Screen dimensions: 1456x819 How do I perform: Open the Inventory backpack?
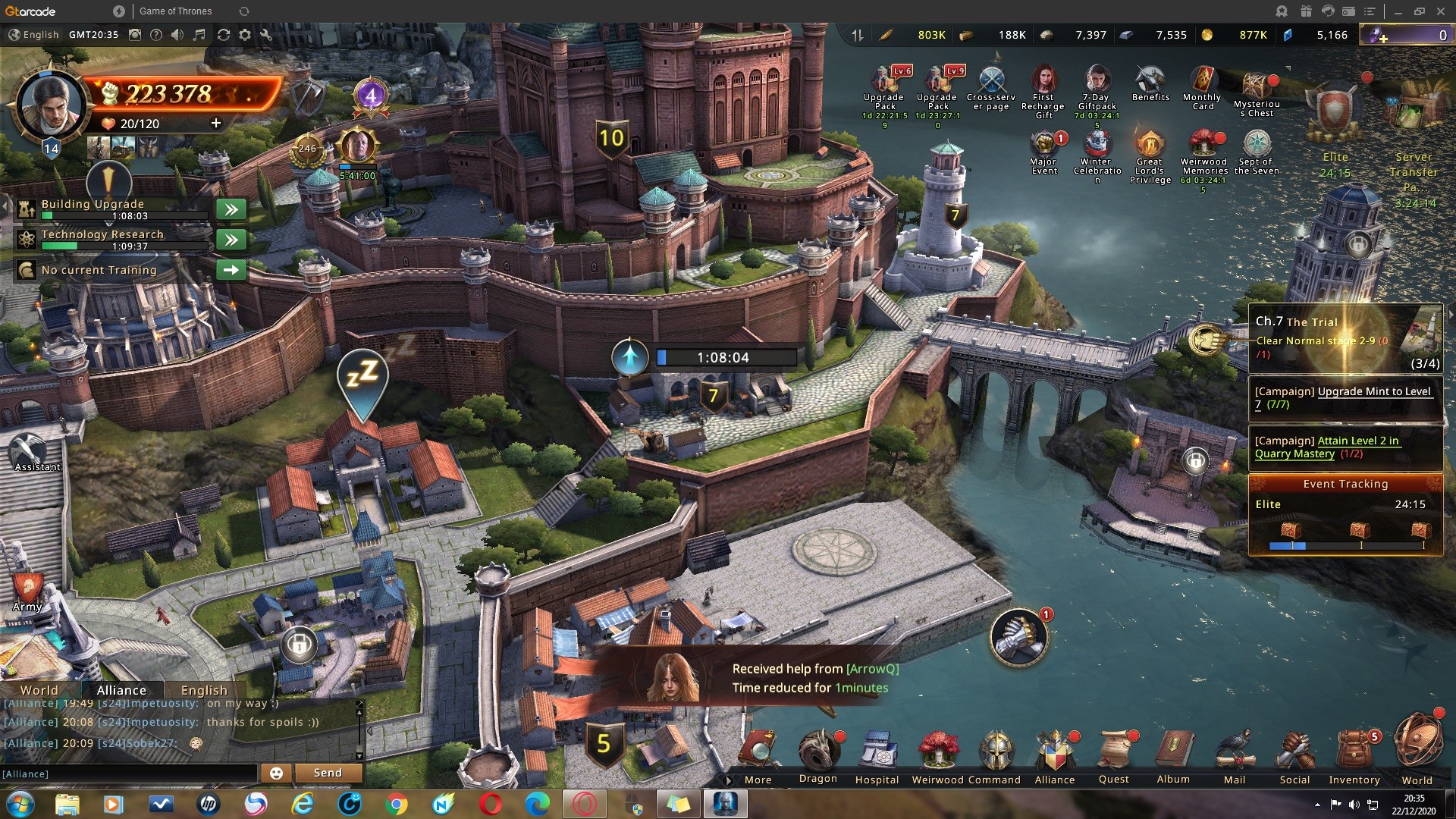tap(1354, 753)
